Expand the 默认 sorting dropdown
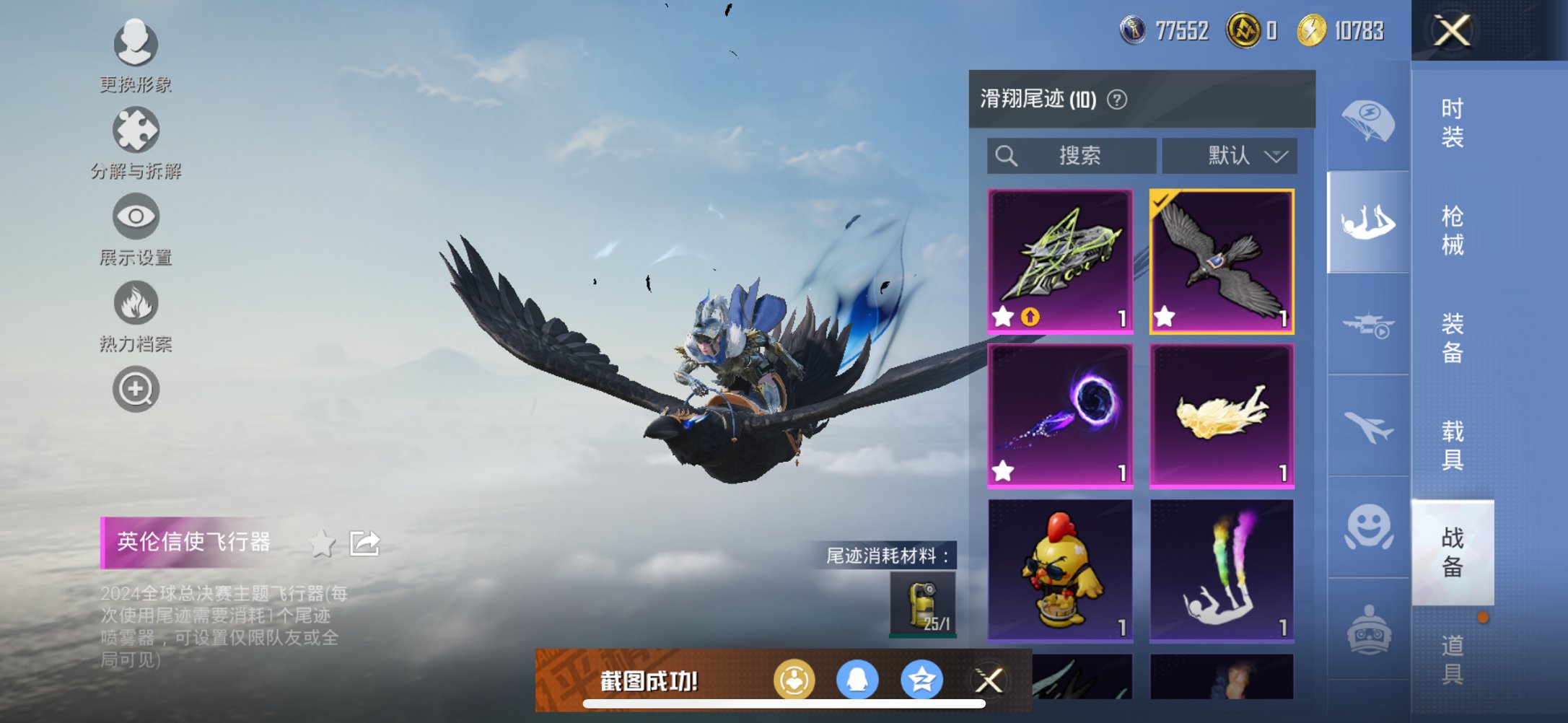1568x723 pixels. pyautogui.click(x=1230, y=155)
